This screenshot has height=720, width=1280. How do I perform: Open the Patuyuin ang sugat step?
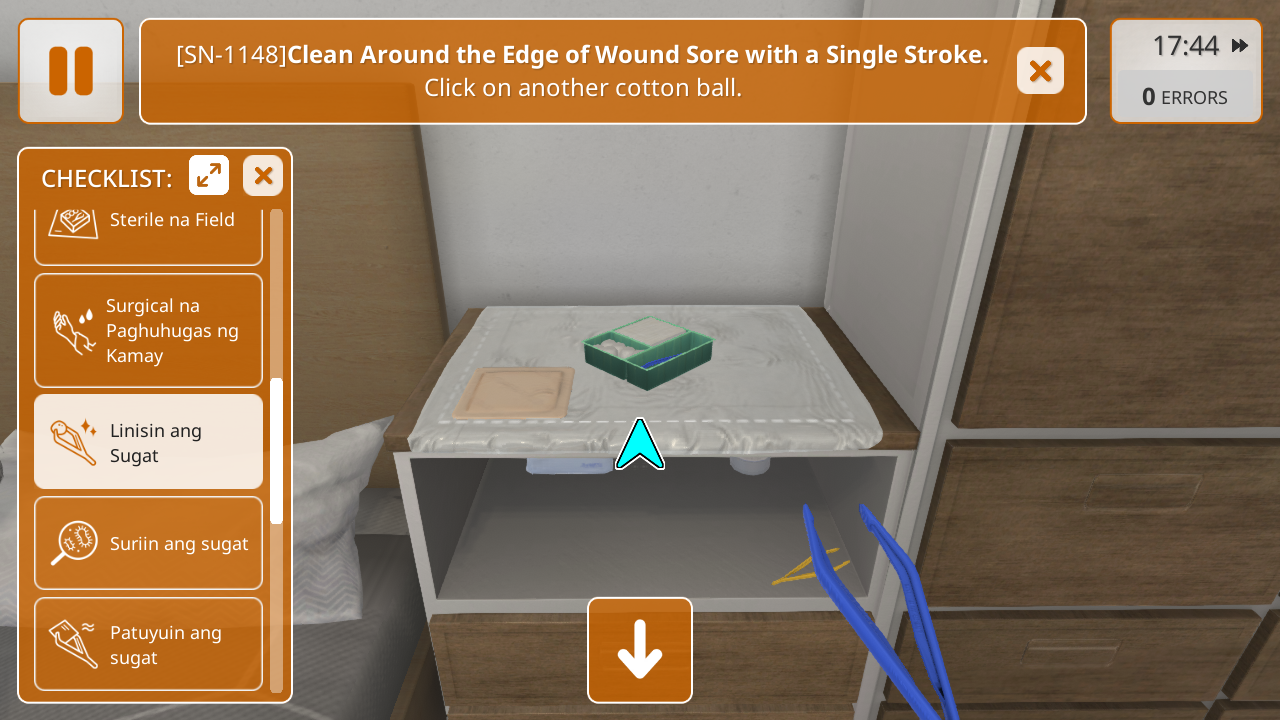tap(148, 644)
